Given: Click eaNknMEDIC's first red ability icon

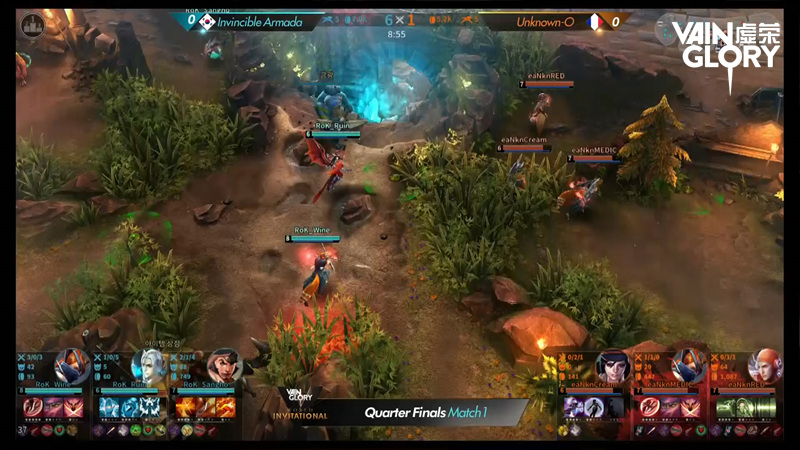Looking at the screenshot, I should [650, 407].
